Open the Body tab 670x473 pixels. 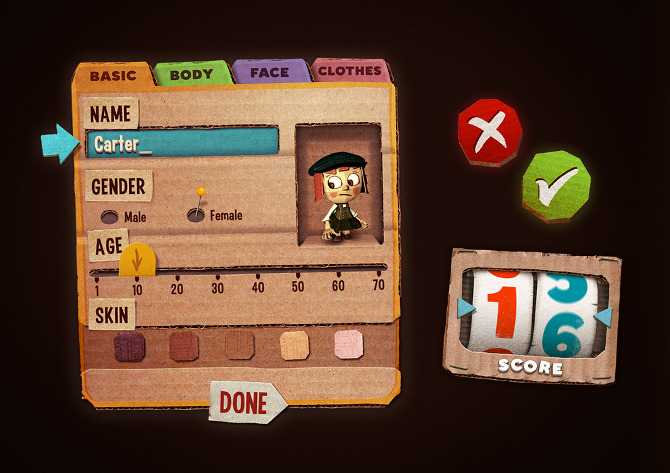click(x=191, y=73)
